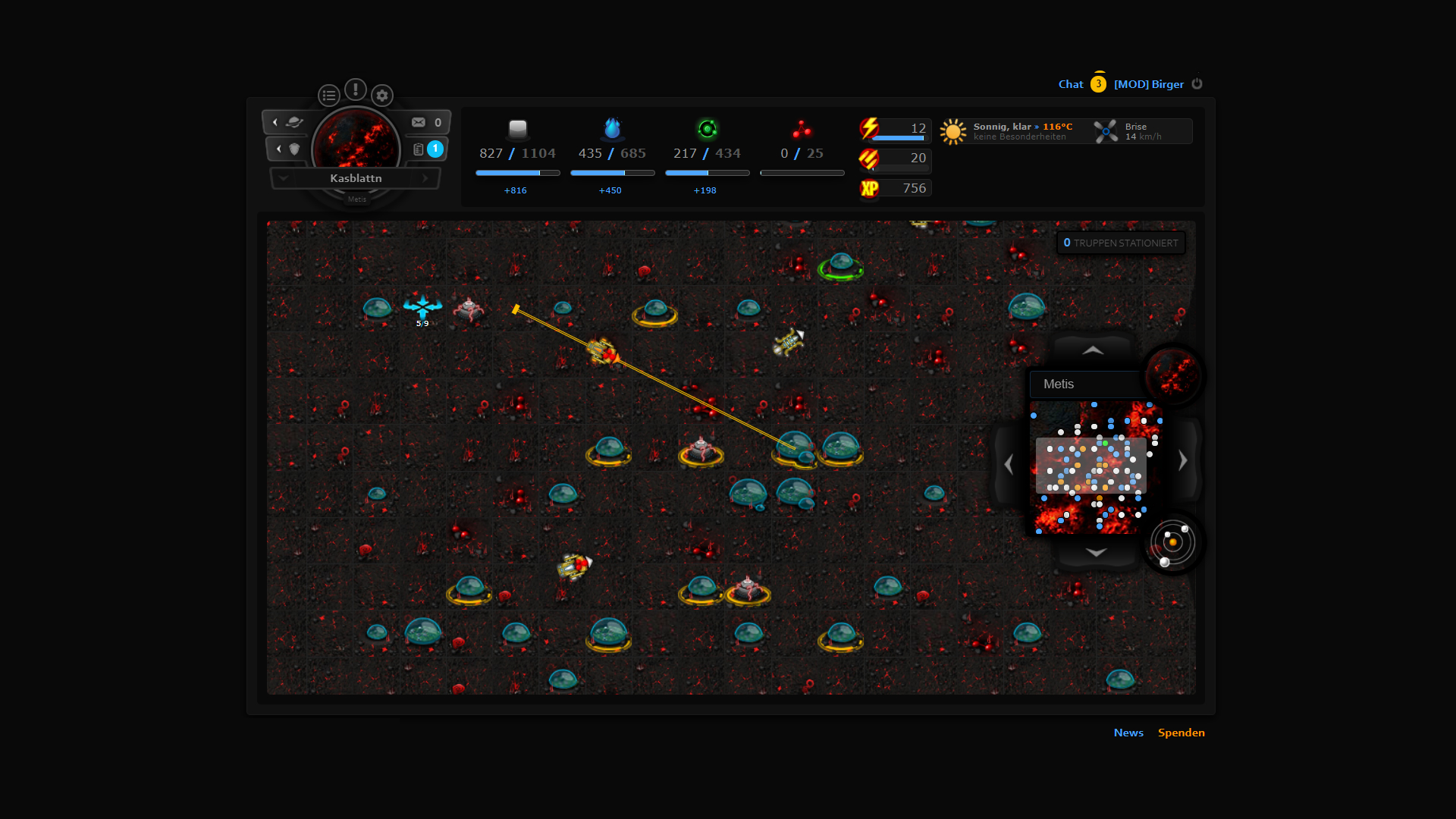Show the 0 Truppen Stationiert panel

(x=1120, y=243)
